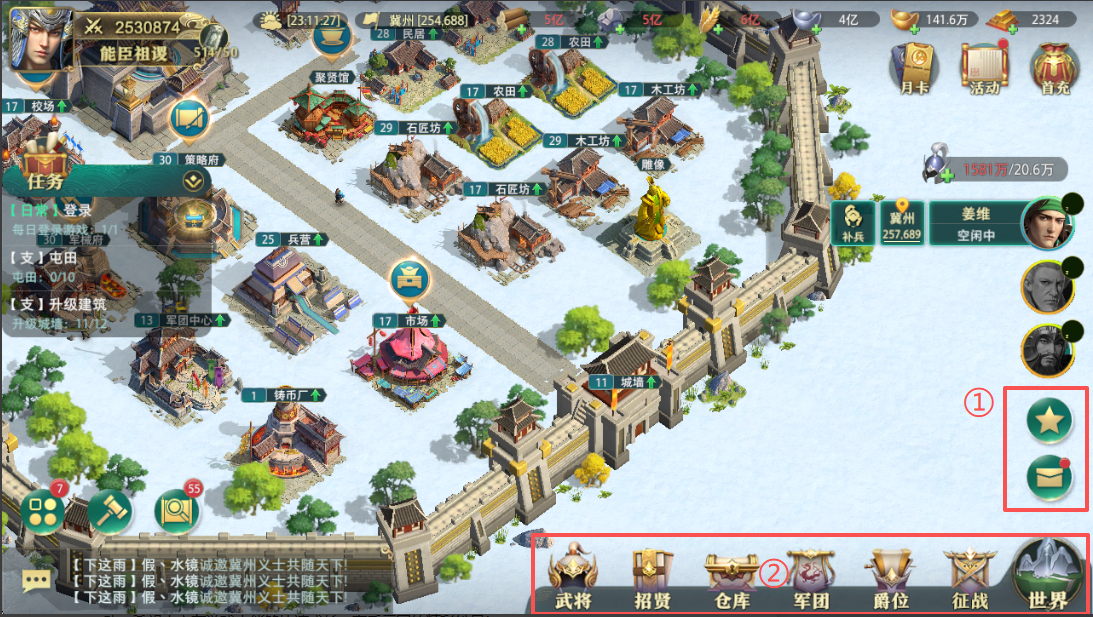This screenshot has width=1093, height=617.
Task: Open the mail envelope button
Action: click(1049, 479)
